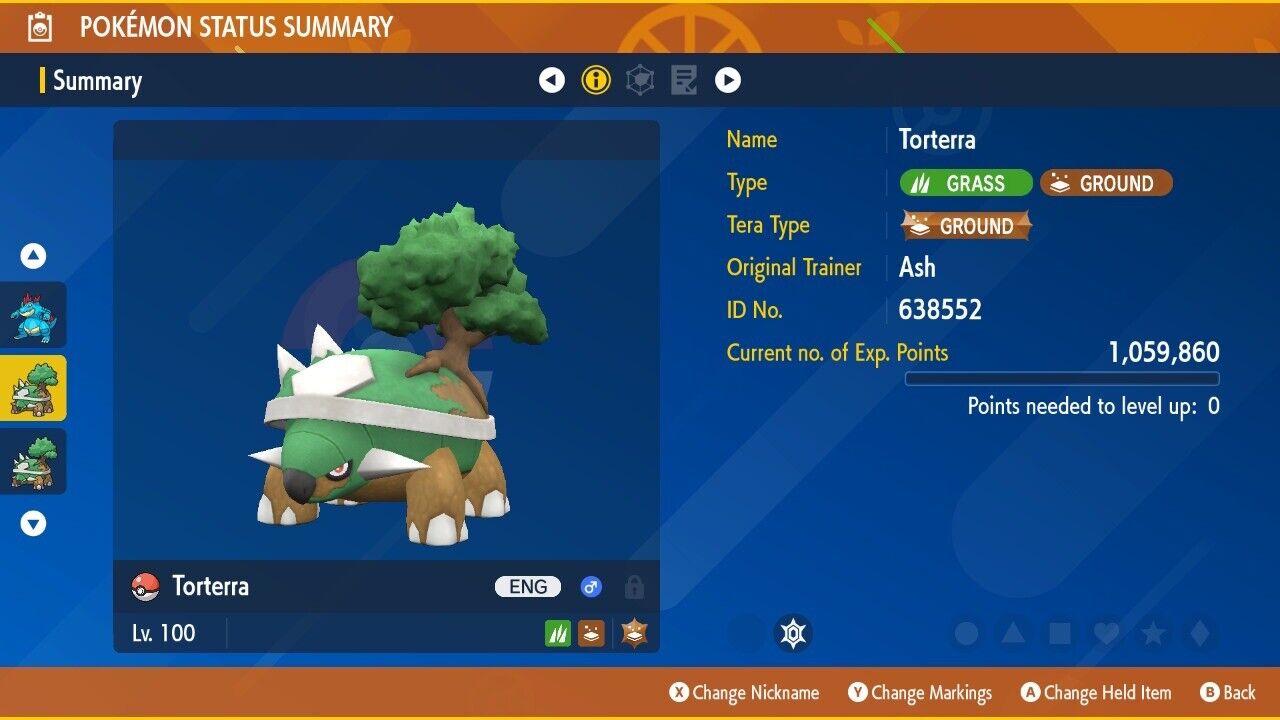Pick the unhighlighted Torterra thumbnail below
Image resolution: width=1280 pixels, height=720 pixels.
34,461
